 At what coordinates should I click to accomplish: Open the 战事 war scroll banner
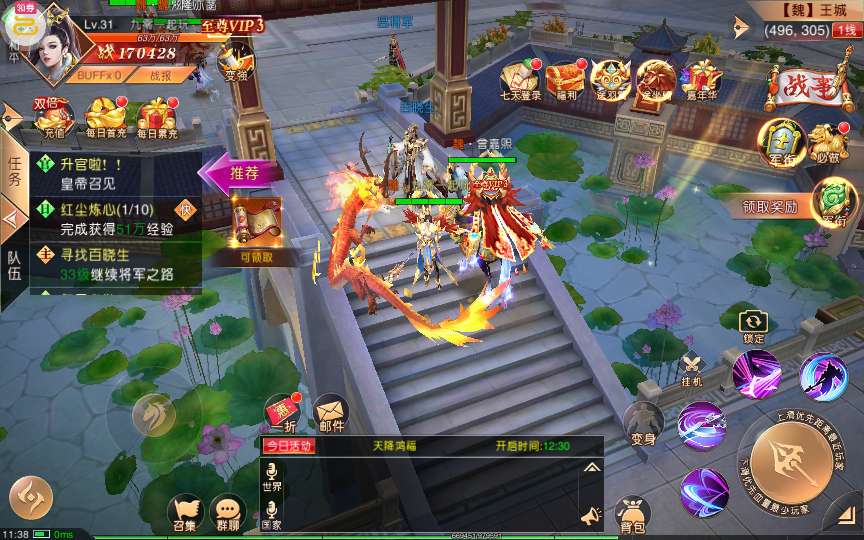(x=800, y=89)
